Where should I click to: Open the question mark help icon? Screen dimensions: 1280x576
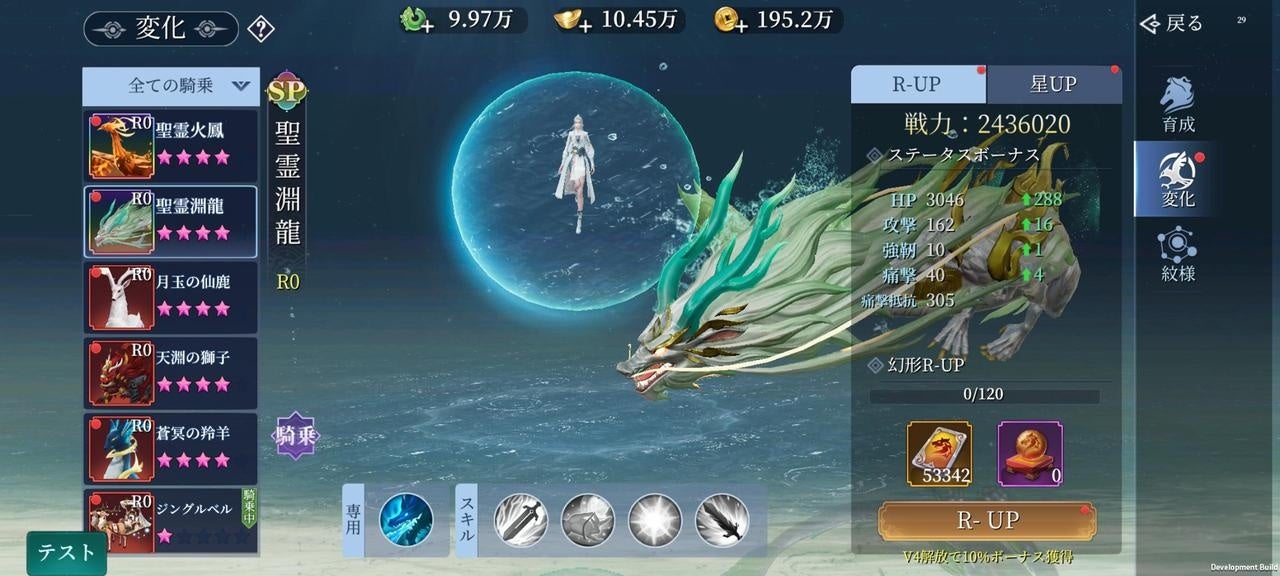[260, 28]
